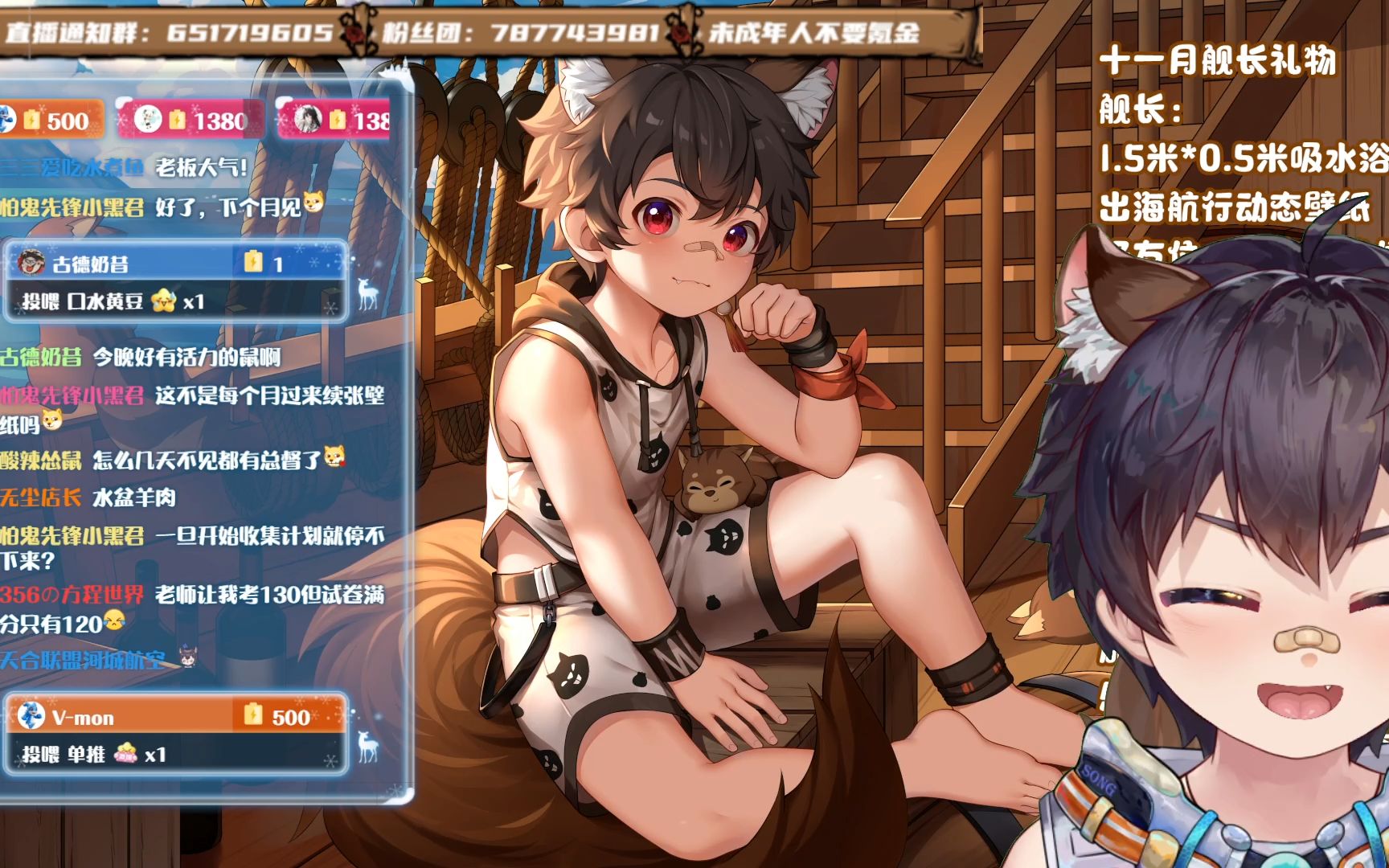Select the 1380 battery gift chip
1389x868 pixels.
click(191, 121)
